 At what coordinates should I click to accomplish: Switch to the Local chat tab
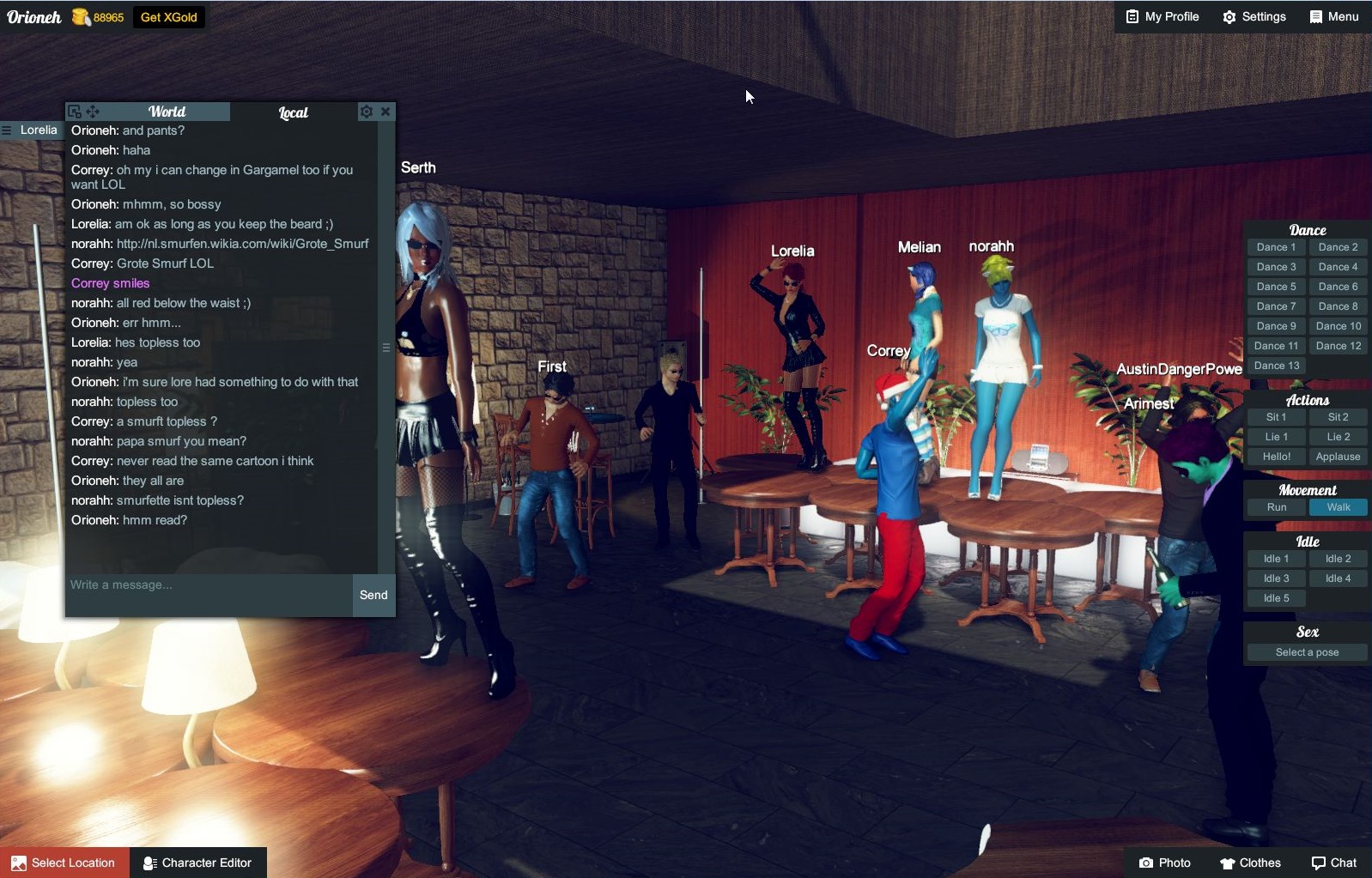(293, 112)
